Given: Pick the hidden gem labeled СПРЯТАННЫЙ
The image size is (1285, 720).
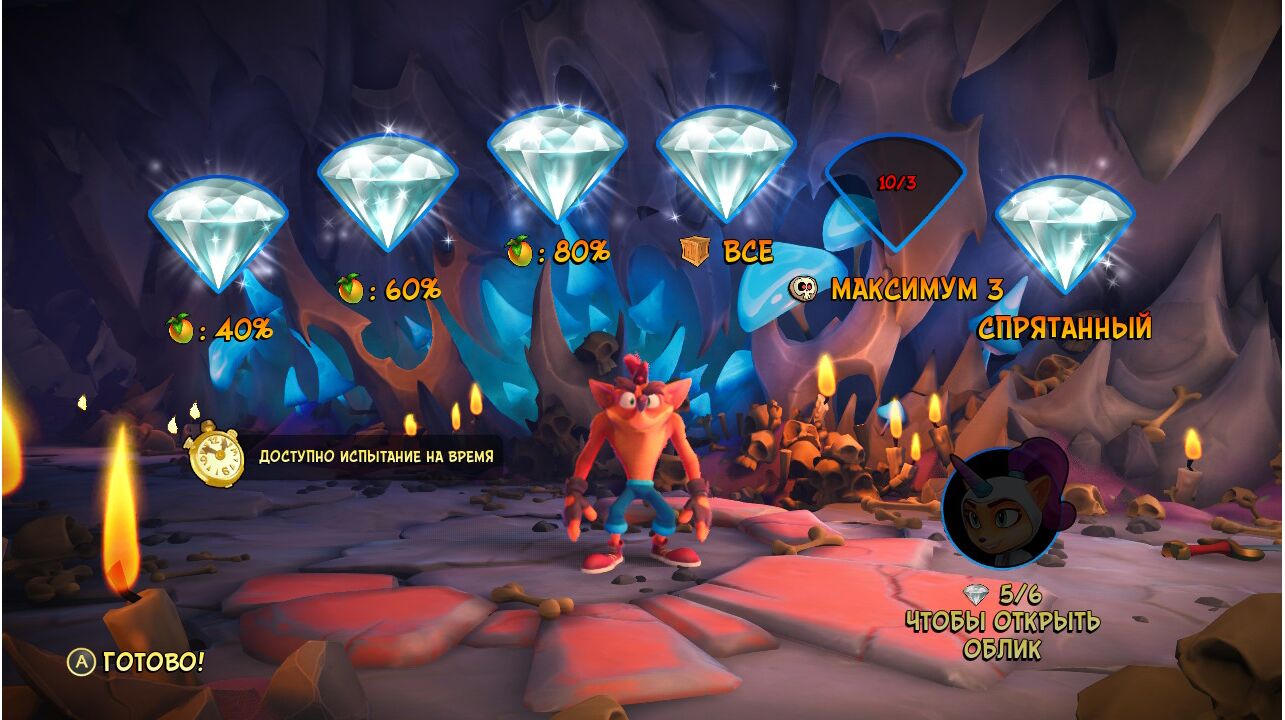Looking at the screenshot, I should coord(1065,232).
